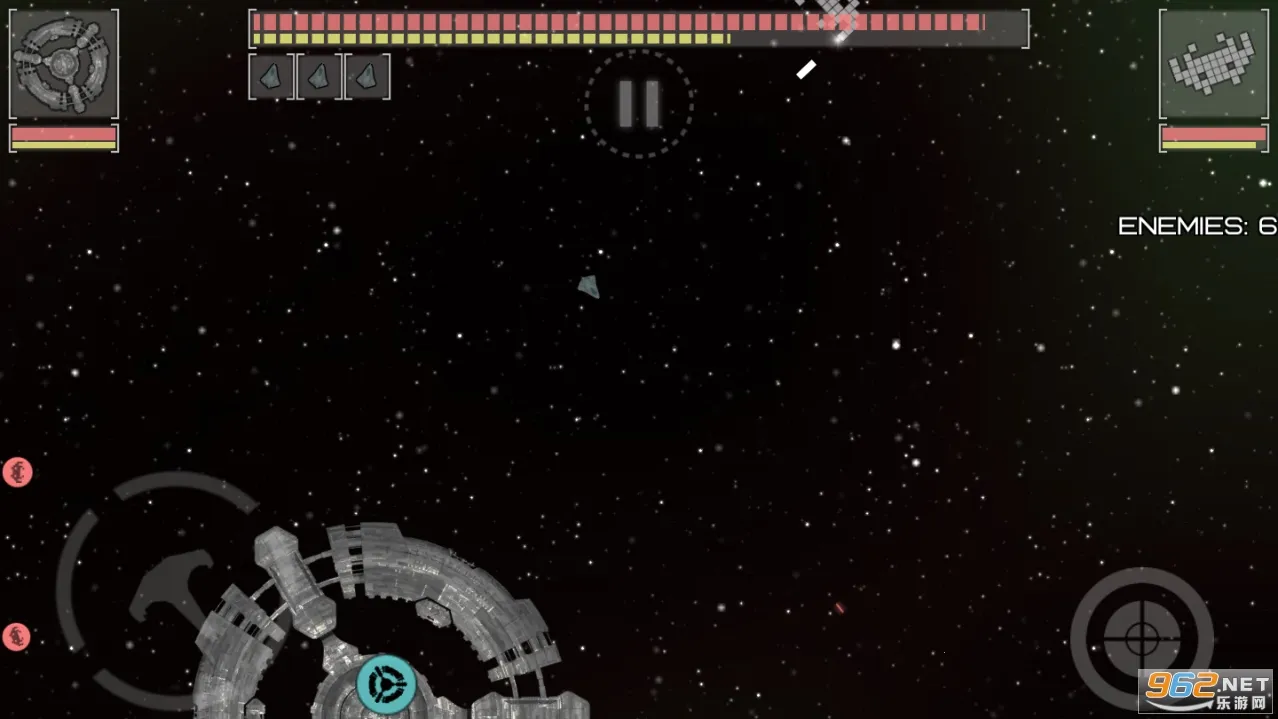Click the teal station marker icon

[x=387, y=685]
